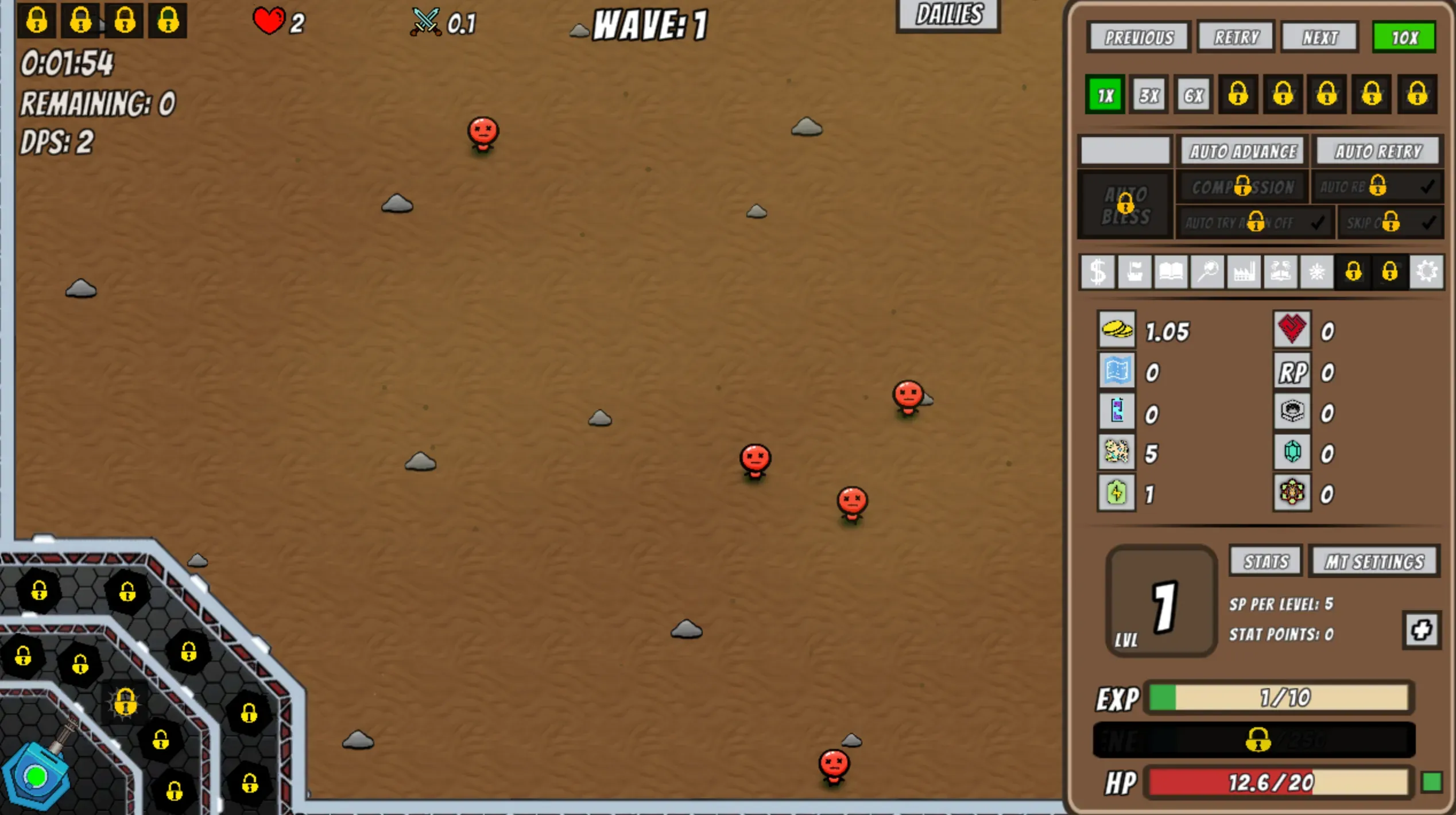1456x815 pixels.
Task: Select the flag mission icon in the panel row
Action: [x=1134, y=273]
